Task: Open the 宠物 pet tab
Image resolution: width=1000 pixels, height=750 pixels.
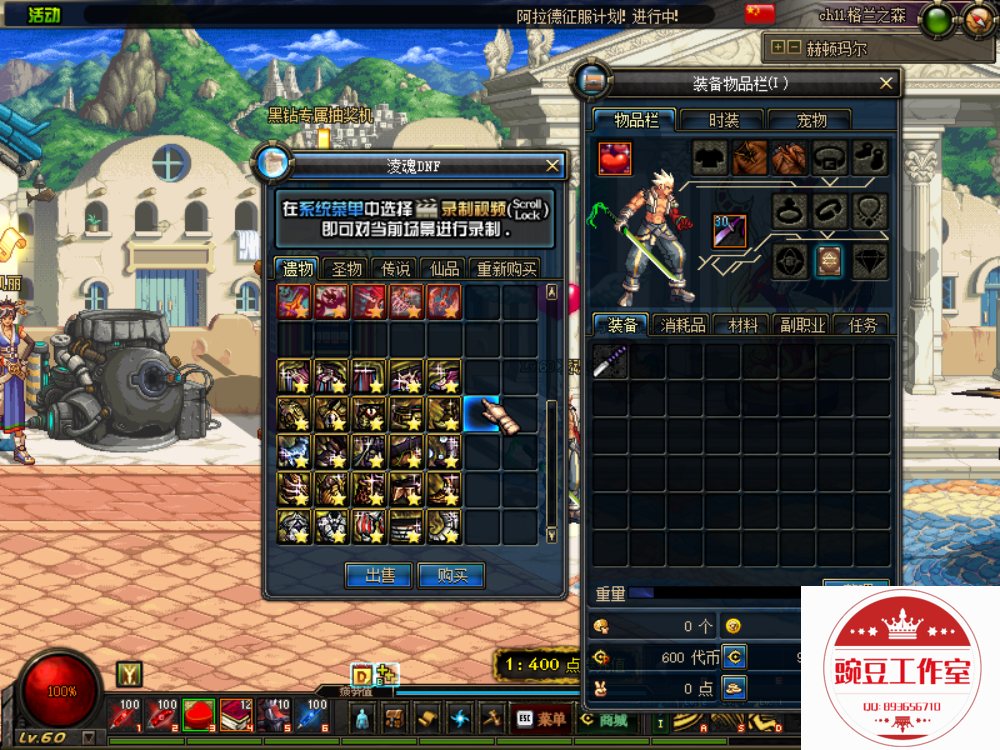Action: coord(811,120)
